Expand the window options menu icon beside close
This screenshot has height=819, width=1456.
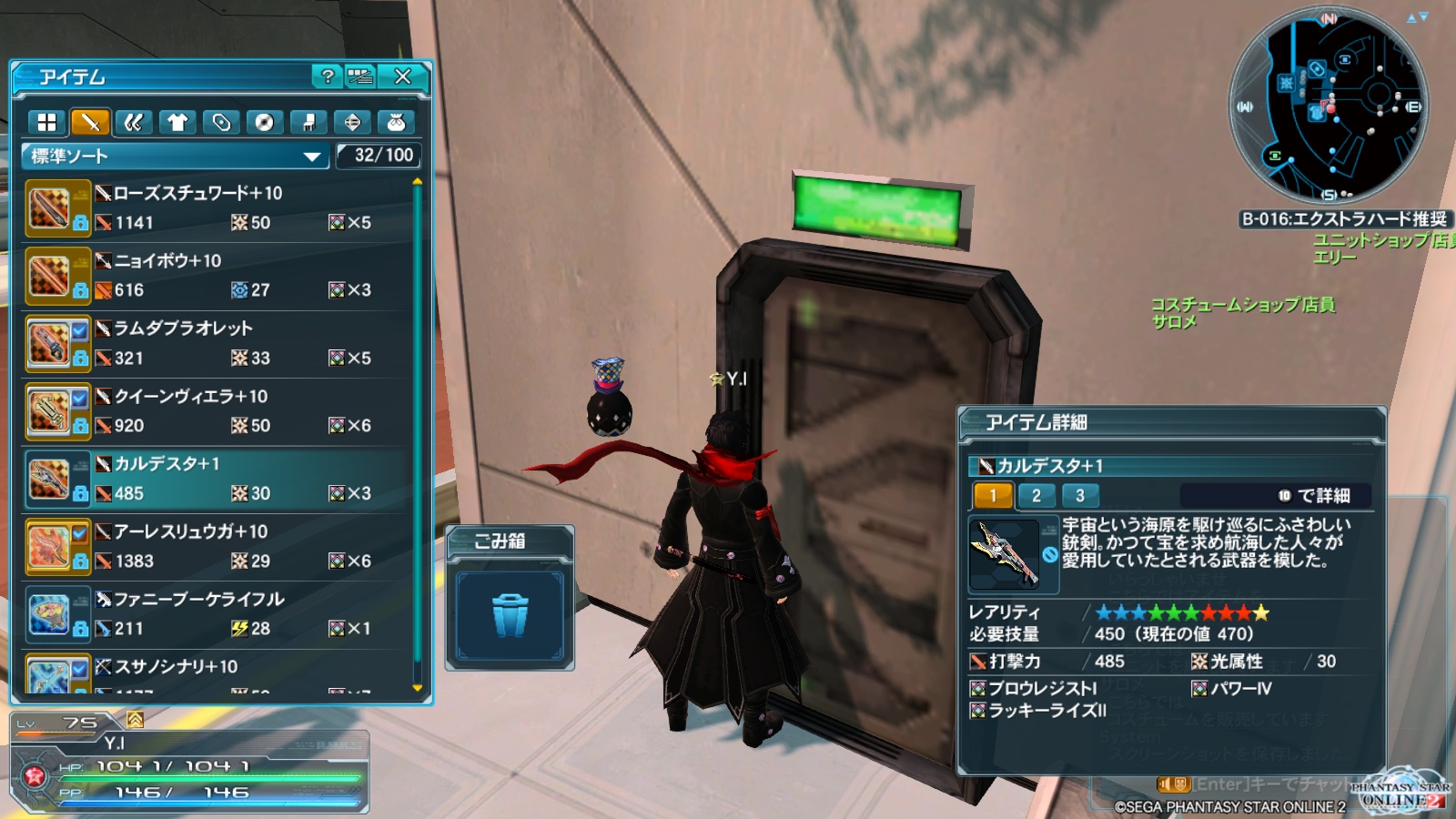[360, 77]
